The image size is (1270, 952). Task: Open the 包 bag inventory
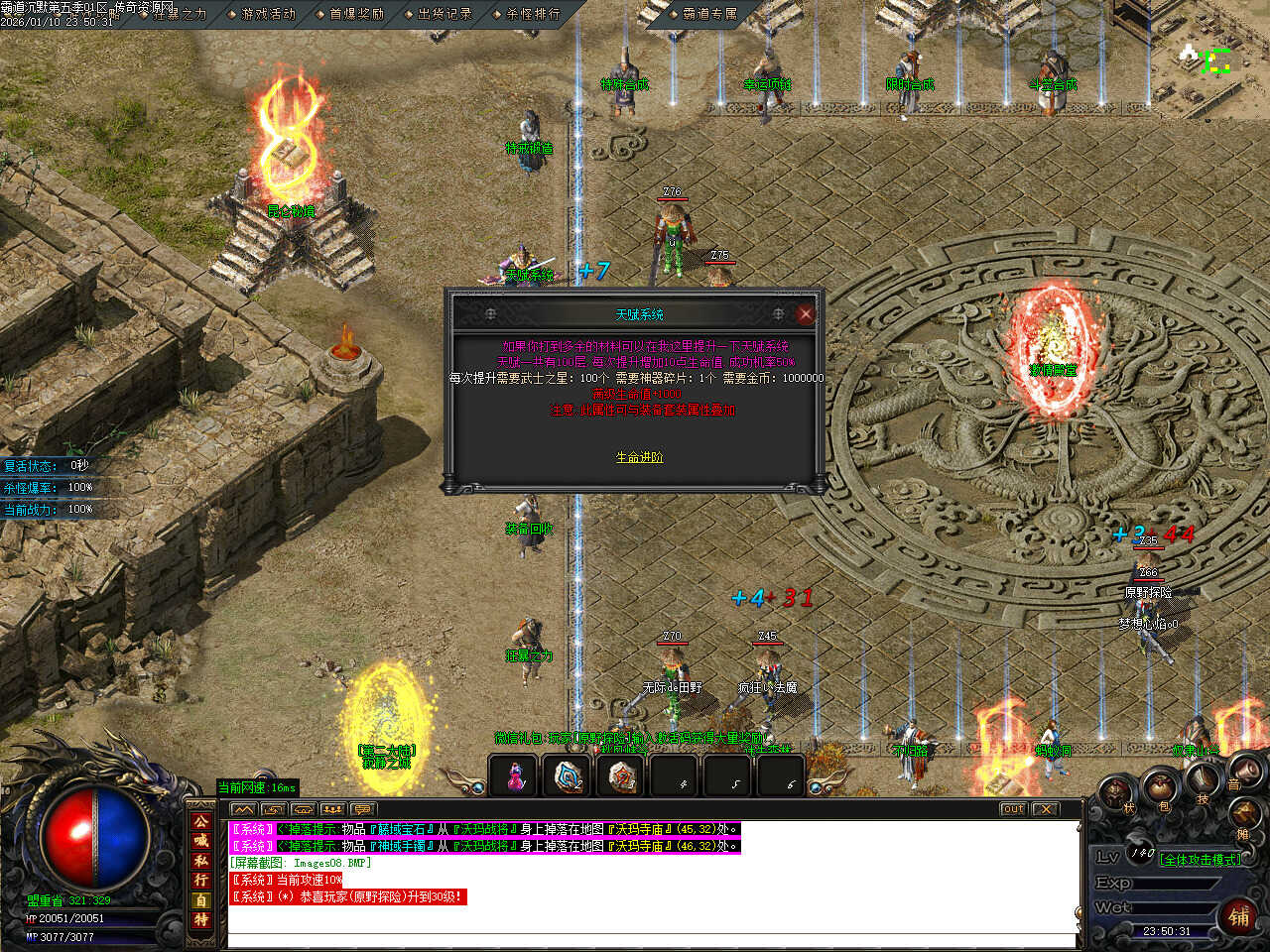click(1161, 790)
